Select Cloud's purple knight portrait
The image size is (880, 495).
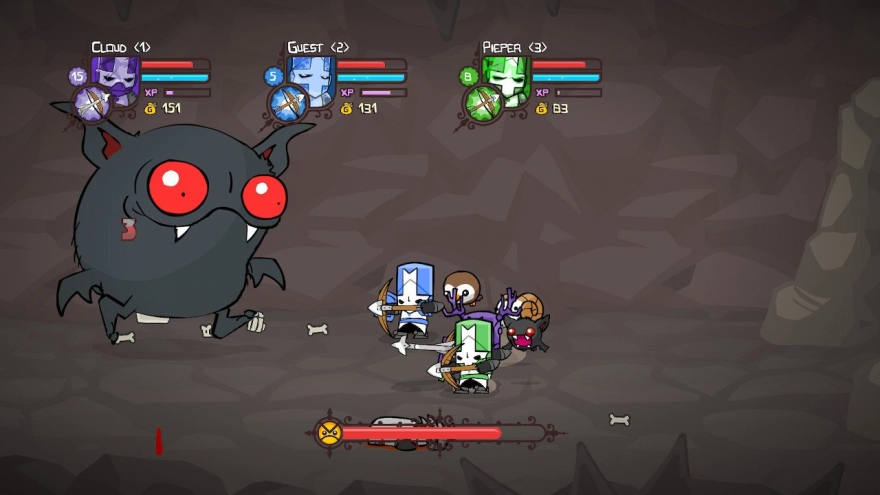click(x=116, y=78)
